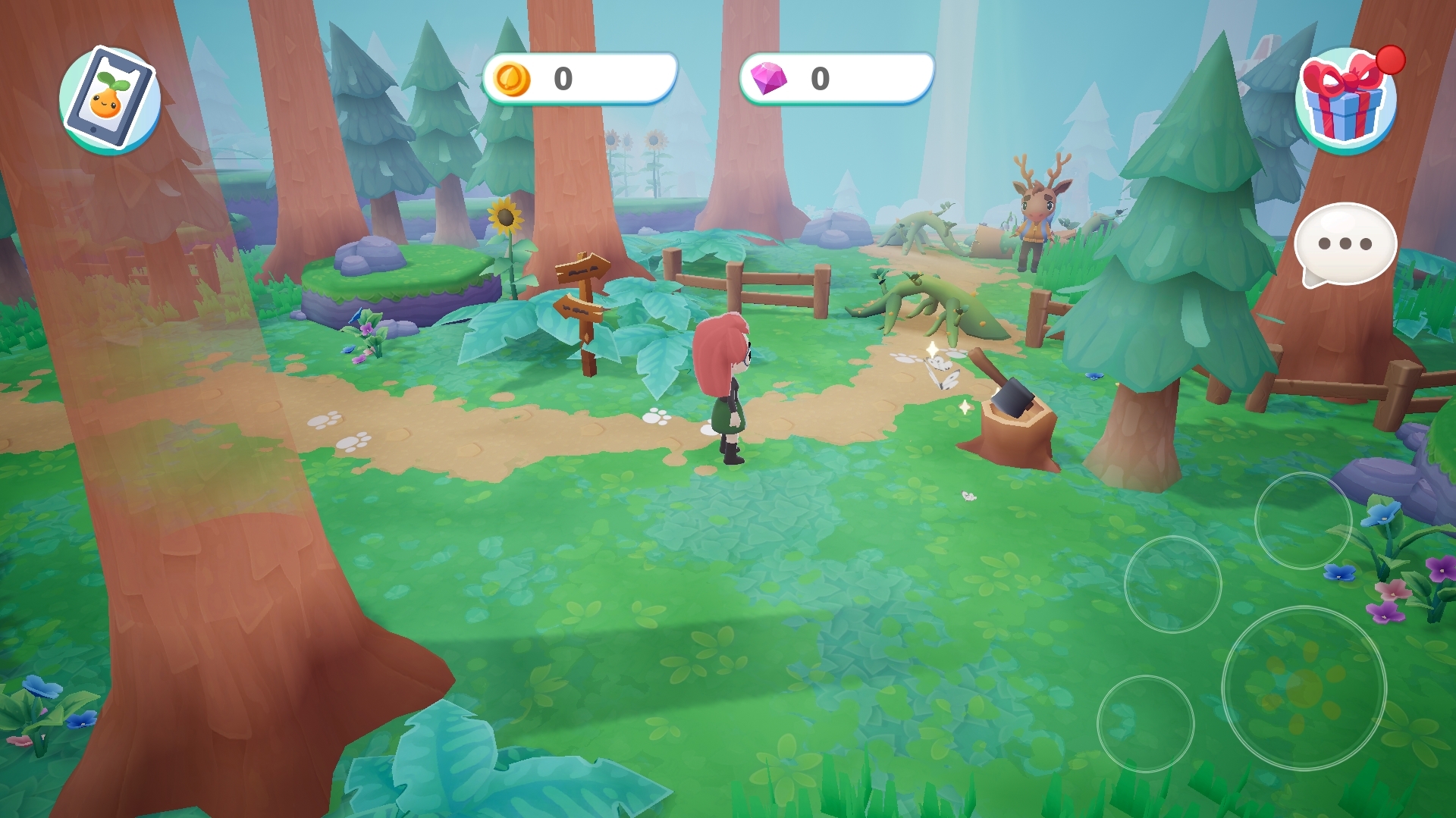The width and height of the screenshot is (1456, 818).
Task: Open the smartphone menu with sprout icon
Action: click(x=110, y=99)
